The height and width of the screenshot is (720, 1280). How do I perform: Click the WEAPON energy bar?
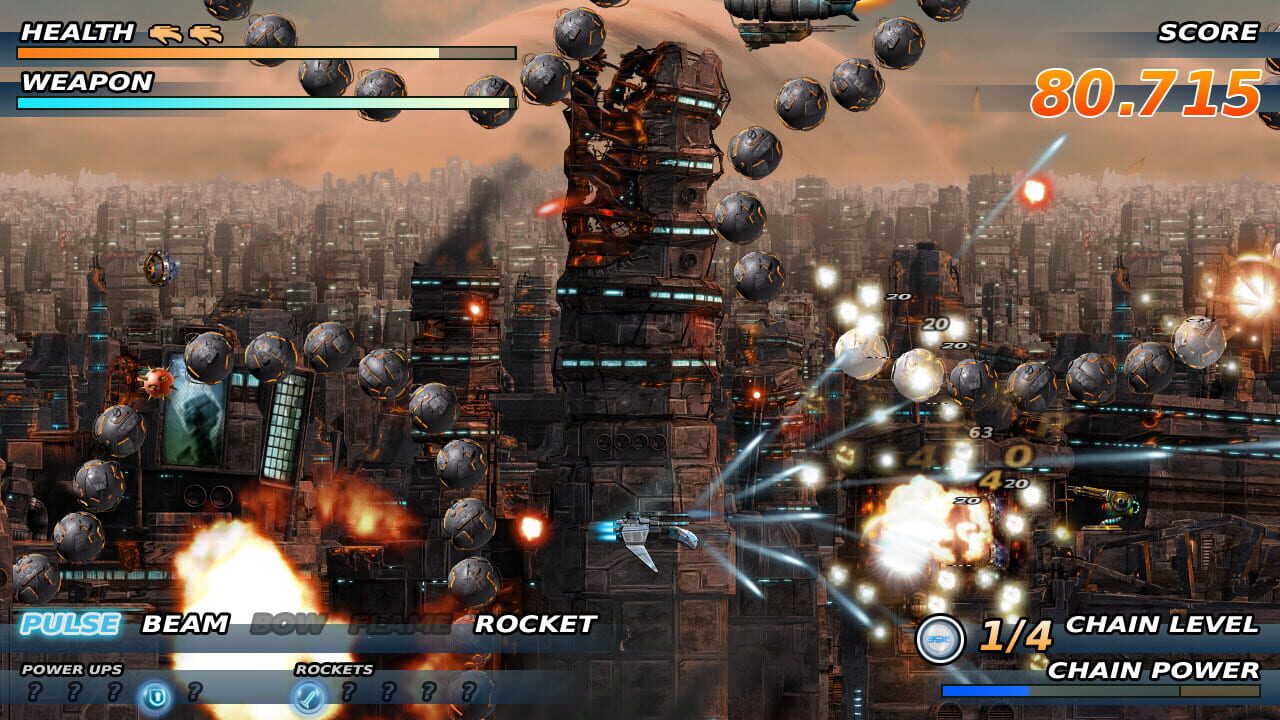point(260,103)
